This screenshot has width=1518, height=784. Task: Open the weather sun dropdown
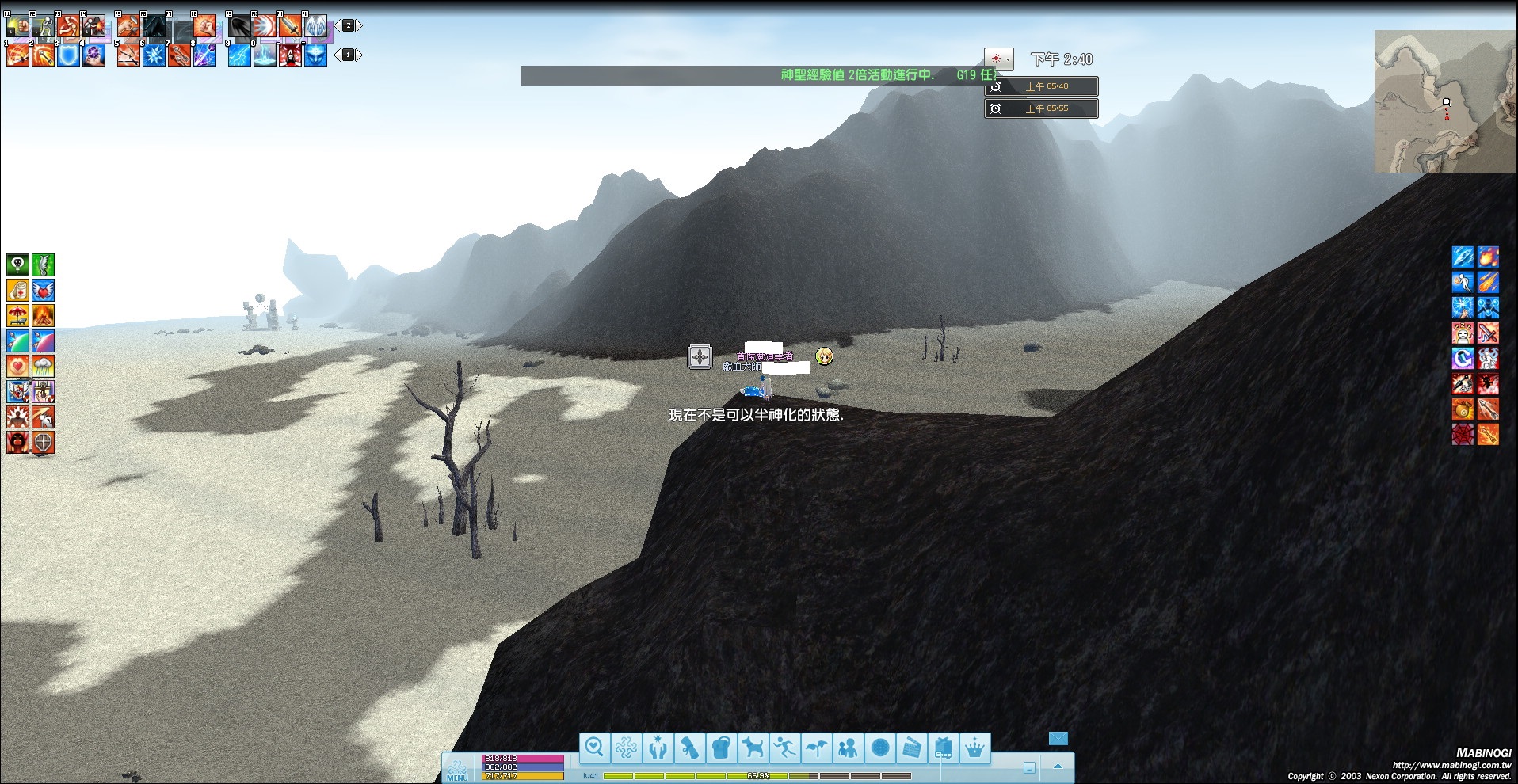click(x=998, y=59)
